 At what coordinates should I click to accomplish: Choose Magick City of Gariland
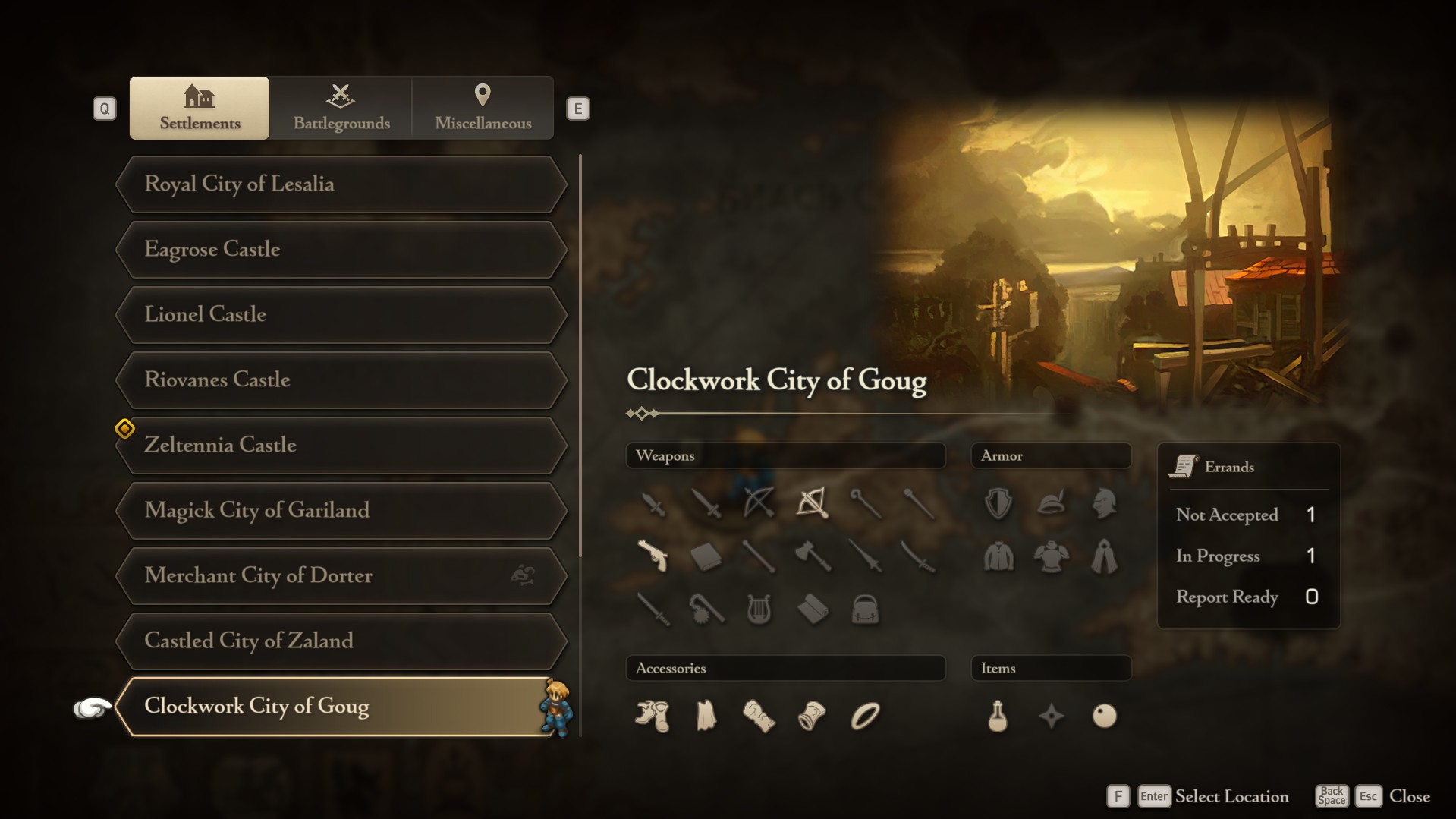tap(341, 511)
